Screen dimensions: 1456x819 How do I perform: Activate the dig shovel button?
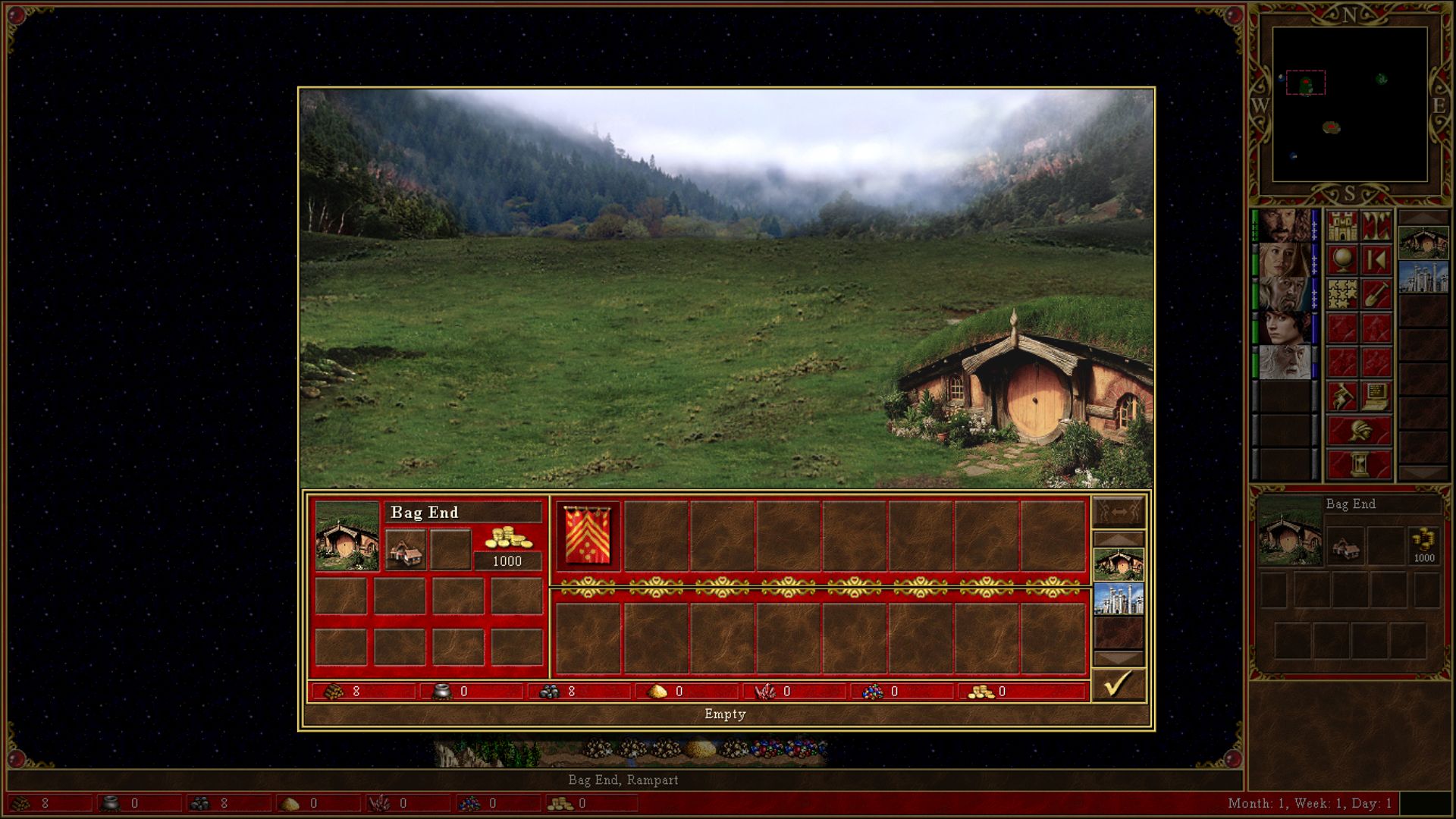click(1376, 294)
